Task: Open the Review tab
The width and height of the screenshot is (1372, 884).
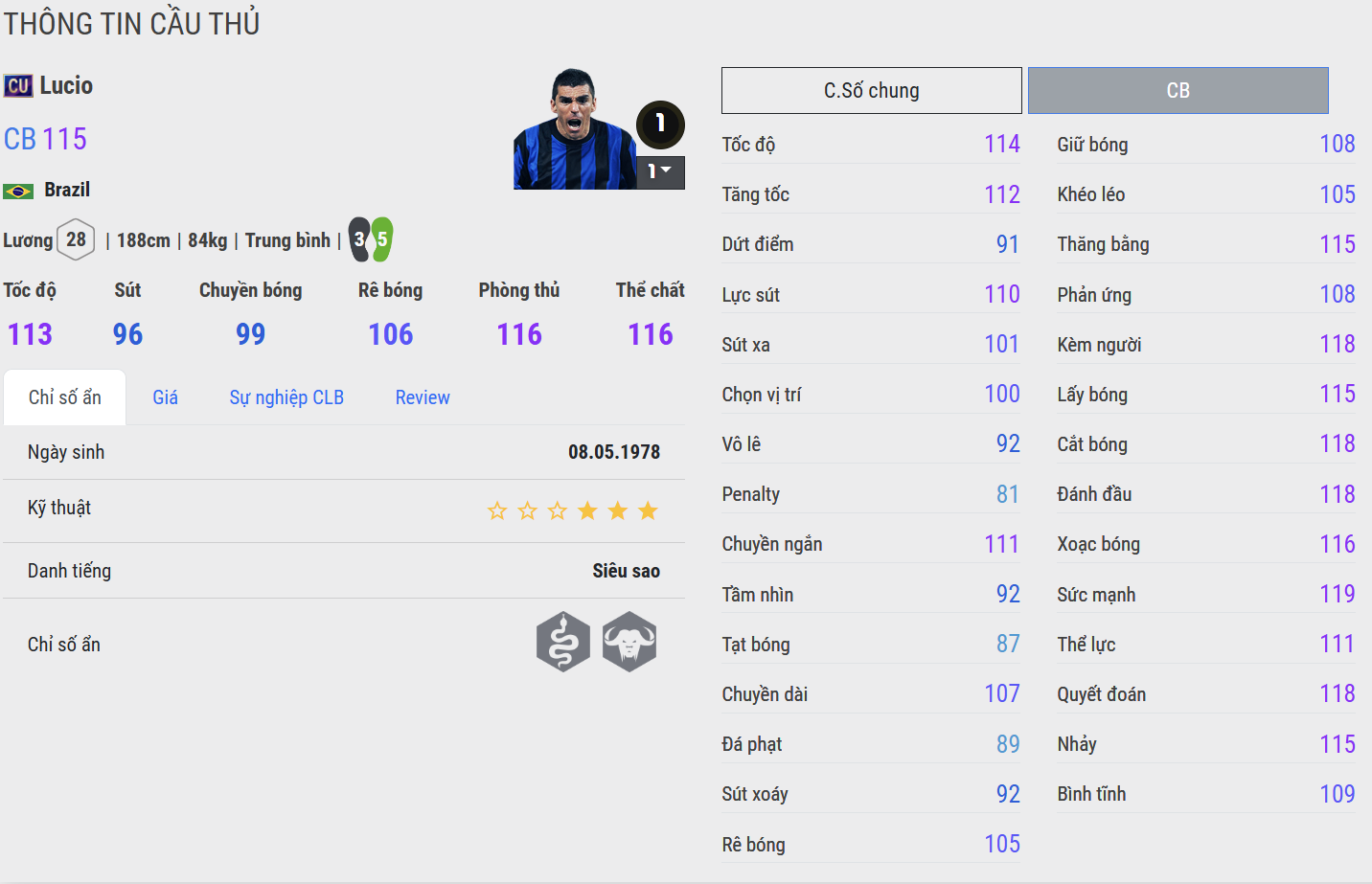Action: point(423,397)
